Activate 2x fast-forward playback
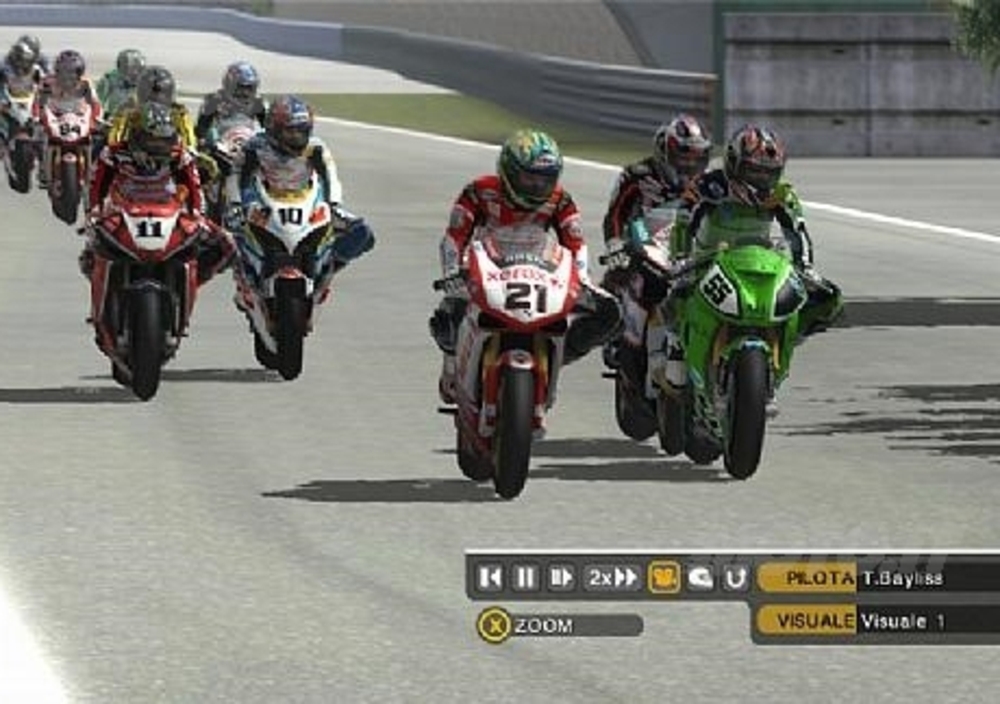Image resolution: width=1000 pixels, height=704 pixels. (612, 577)
